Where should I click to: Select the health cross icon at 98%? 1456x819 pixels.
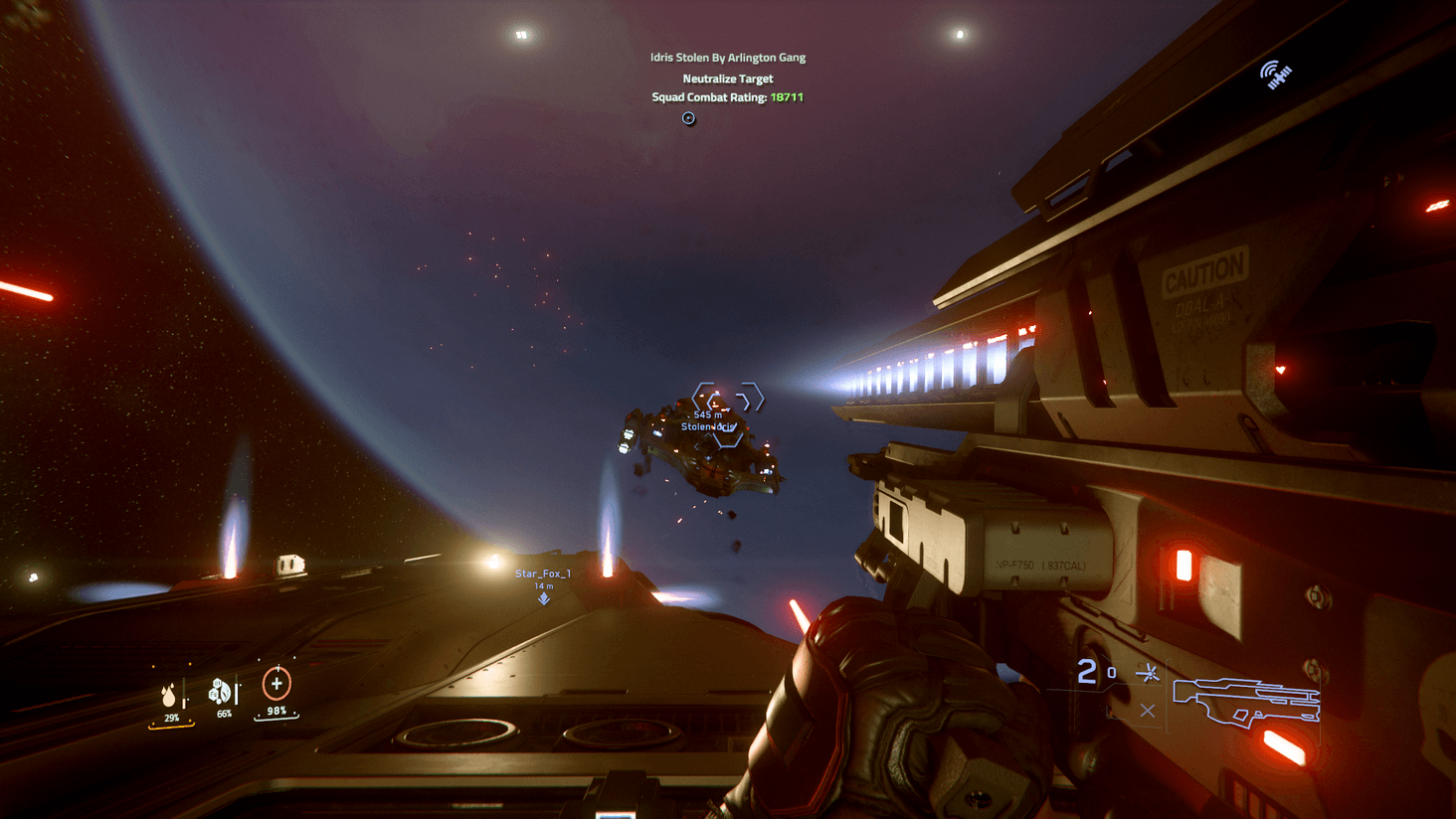pos(275,685)
